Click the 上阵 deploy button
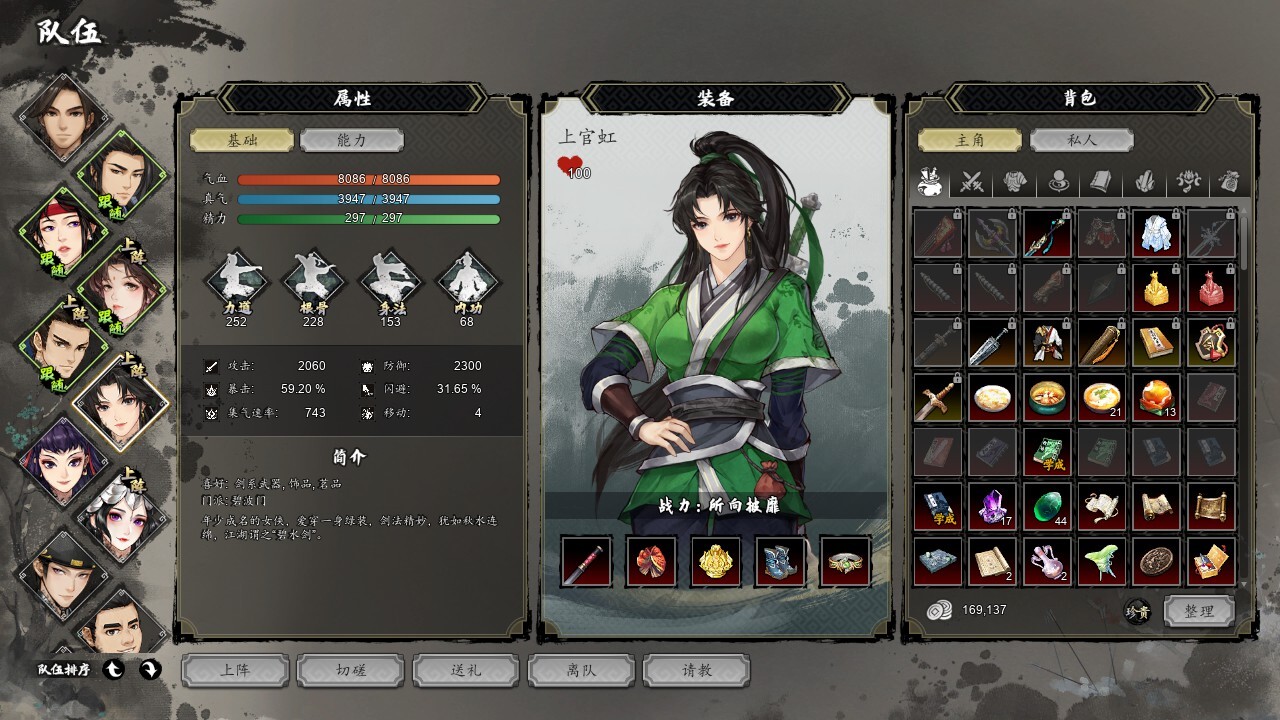 (235, 670)
